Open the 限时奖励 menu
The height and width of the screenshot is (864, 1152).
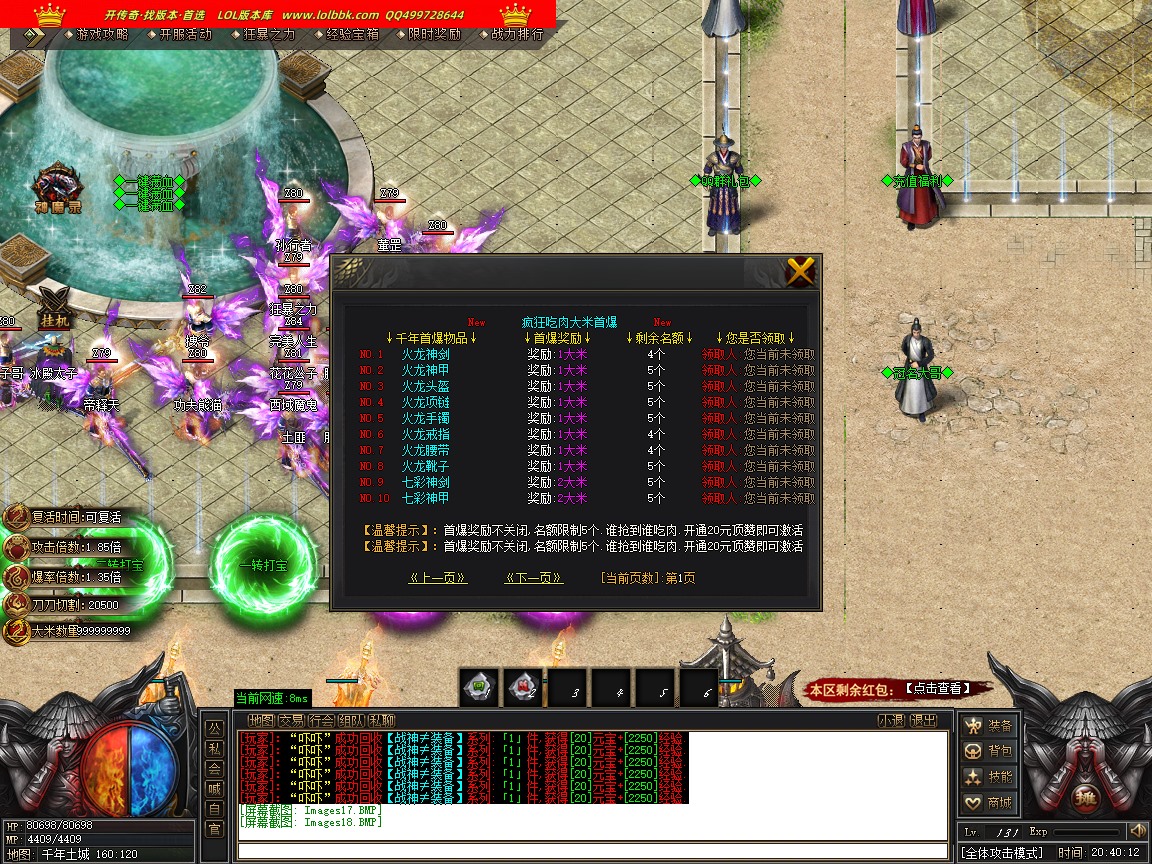[435, 34]
